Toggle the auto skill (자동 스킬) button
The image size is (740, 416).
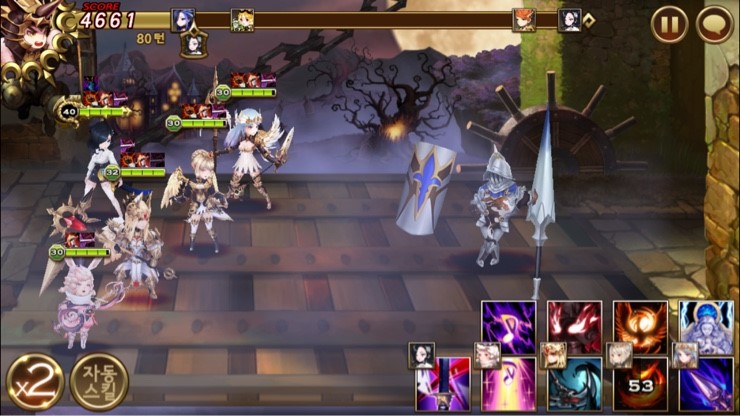(x=99, y=381)
